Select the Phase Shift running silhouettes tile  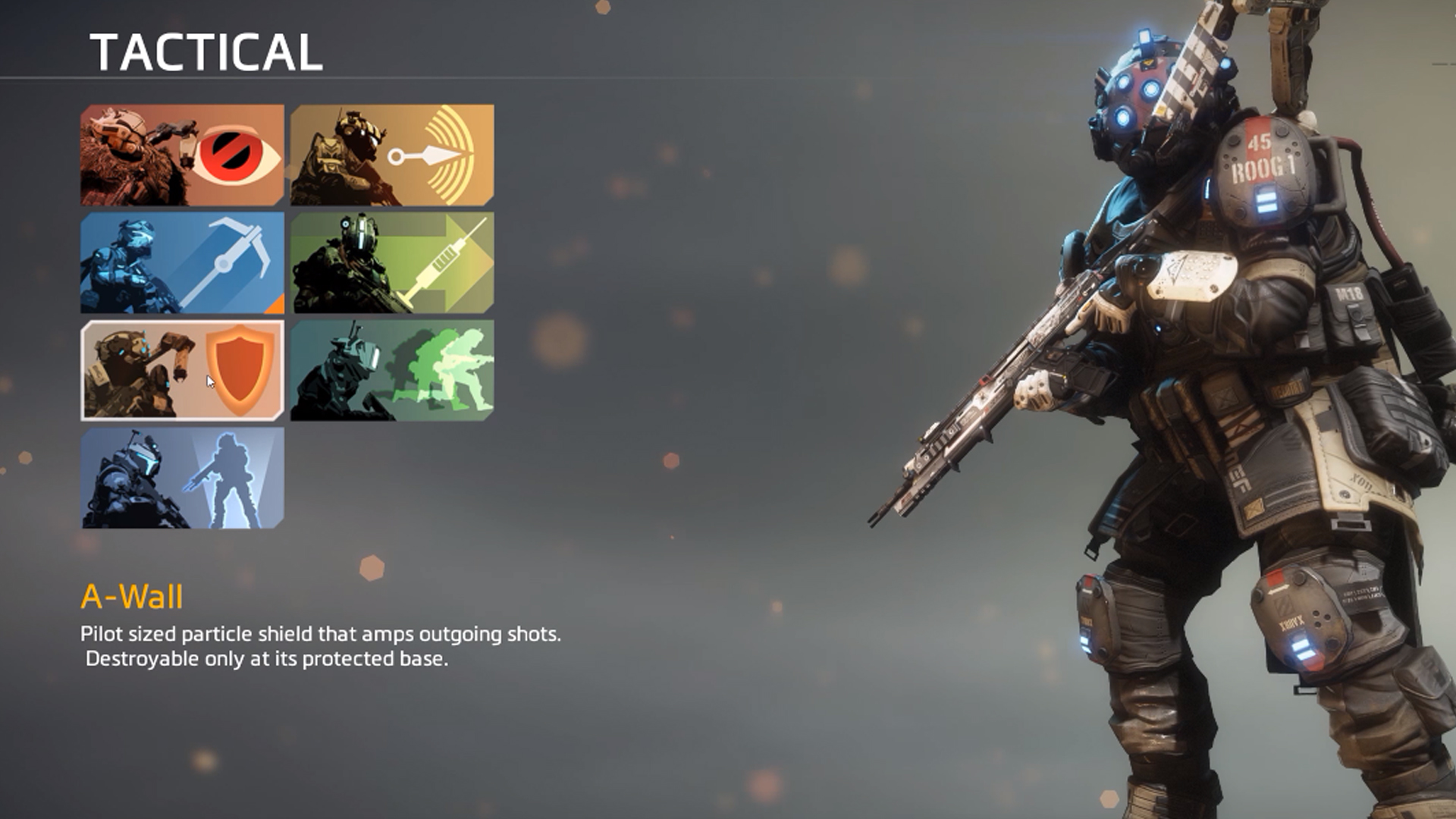392,370
